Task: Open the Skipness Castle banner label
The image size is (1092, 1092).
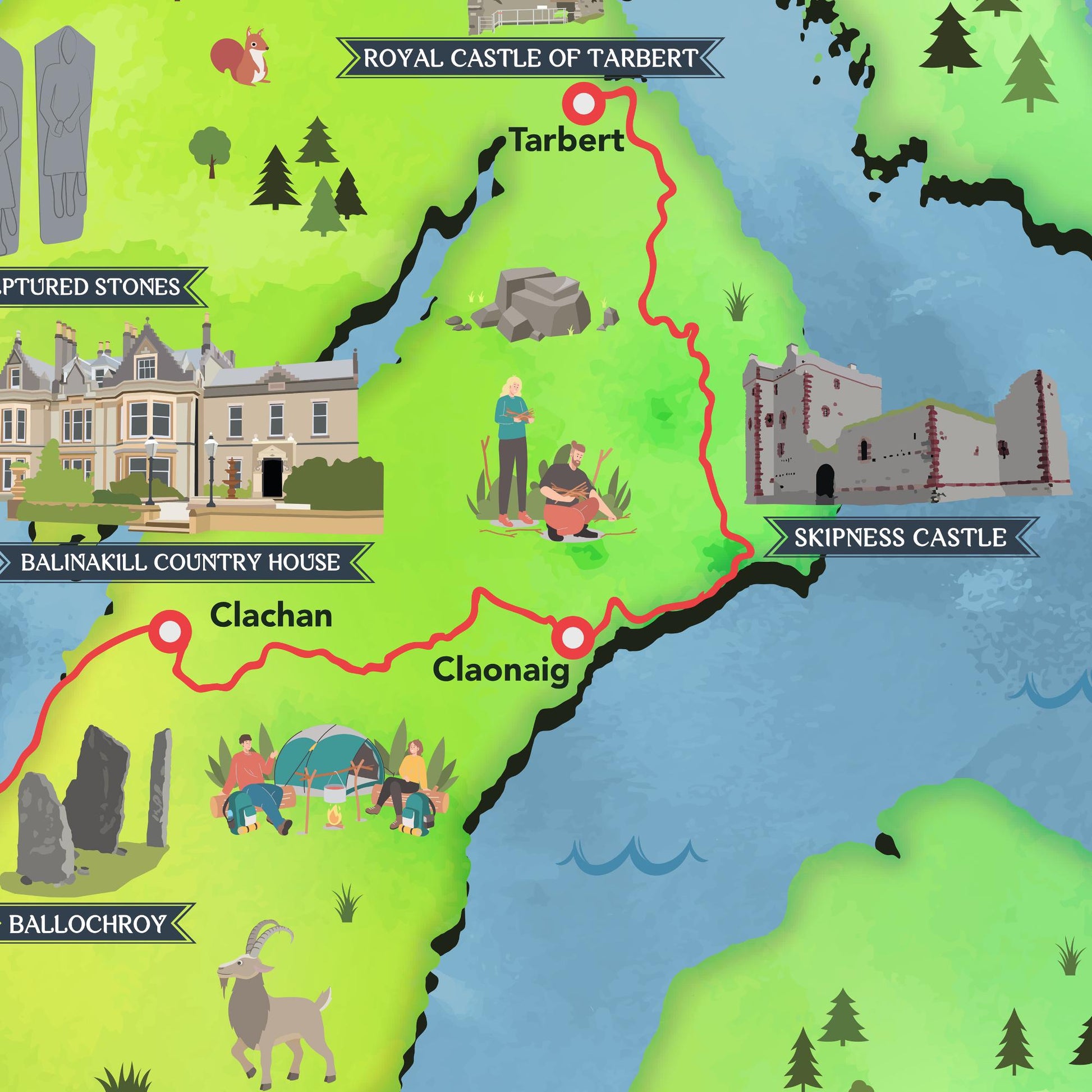Action: tap(900, 538)
